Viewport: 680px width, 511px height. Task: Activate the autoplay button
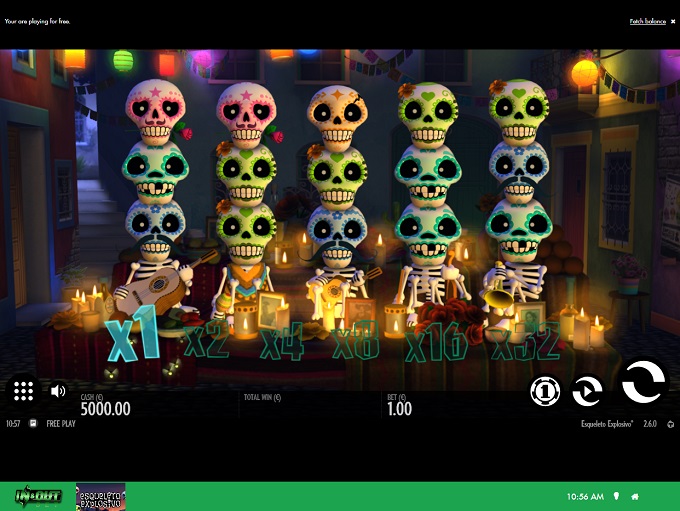click(x=587, y=392)
